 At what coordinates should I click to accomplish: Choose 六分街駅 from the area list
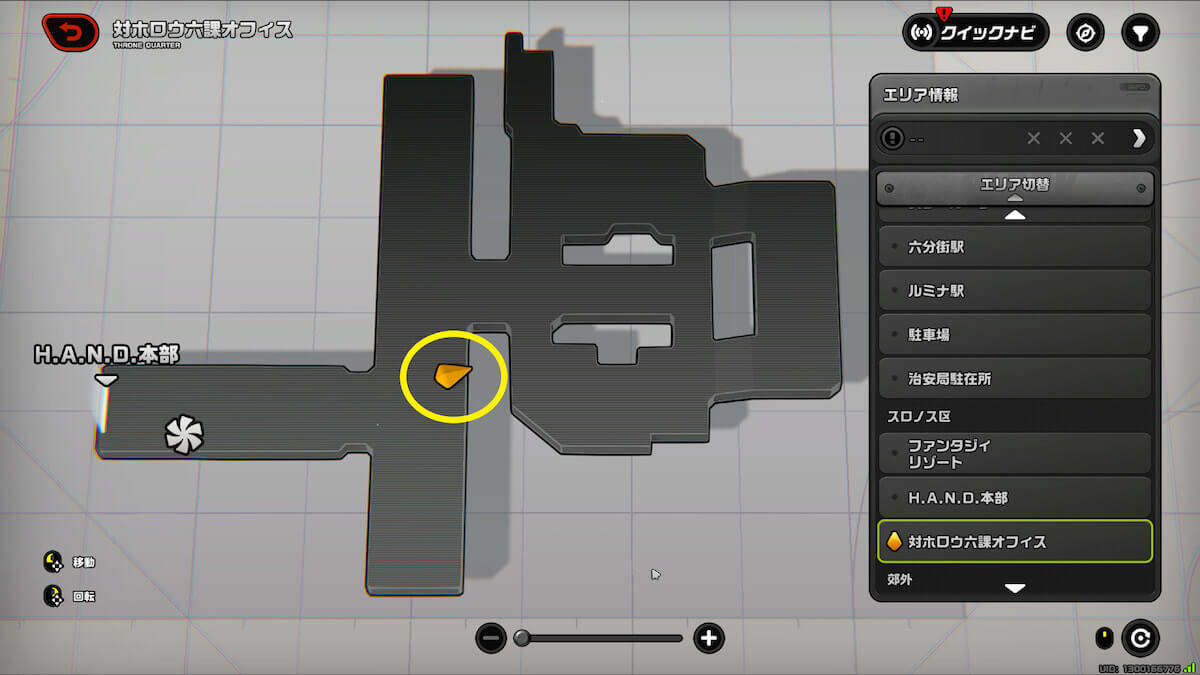(1014, 246)
